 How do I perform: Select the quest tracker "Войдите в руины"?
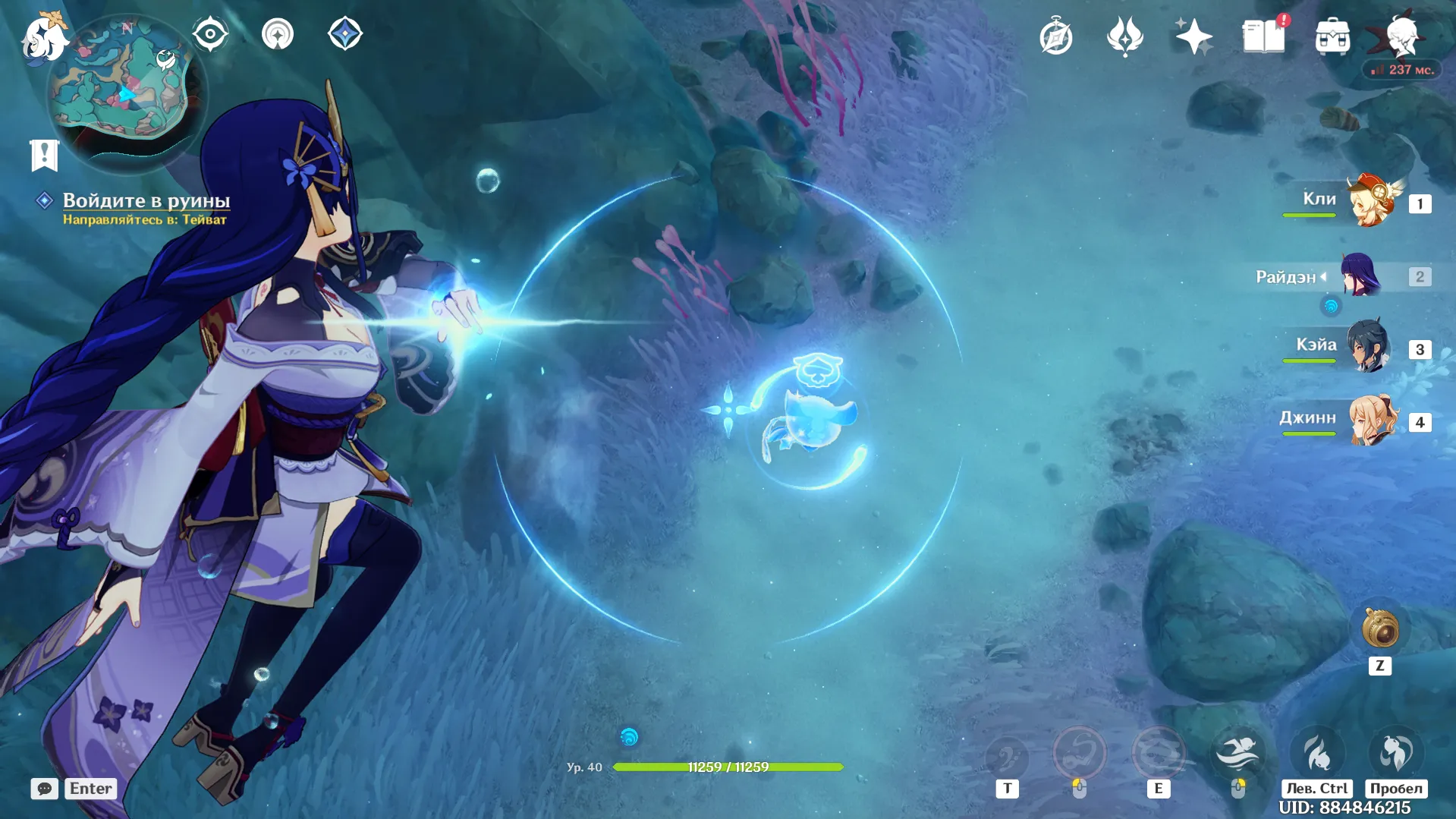pyautogui.click(x=146, y=200)
